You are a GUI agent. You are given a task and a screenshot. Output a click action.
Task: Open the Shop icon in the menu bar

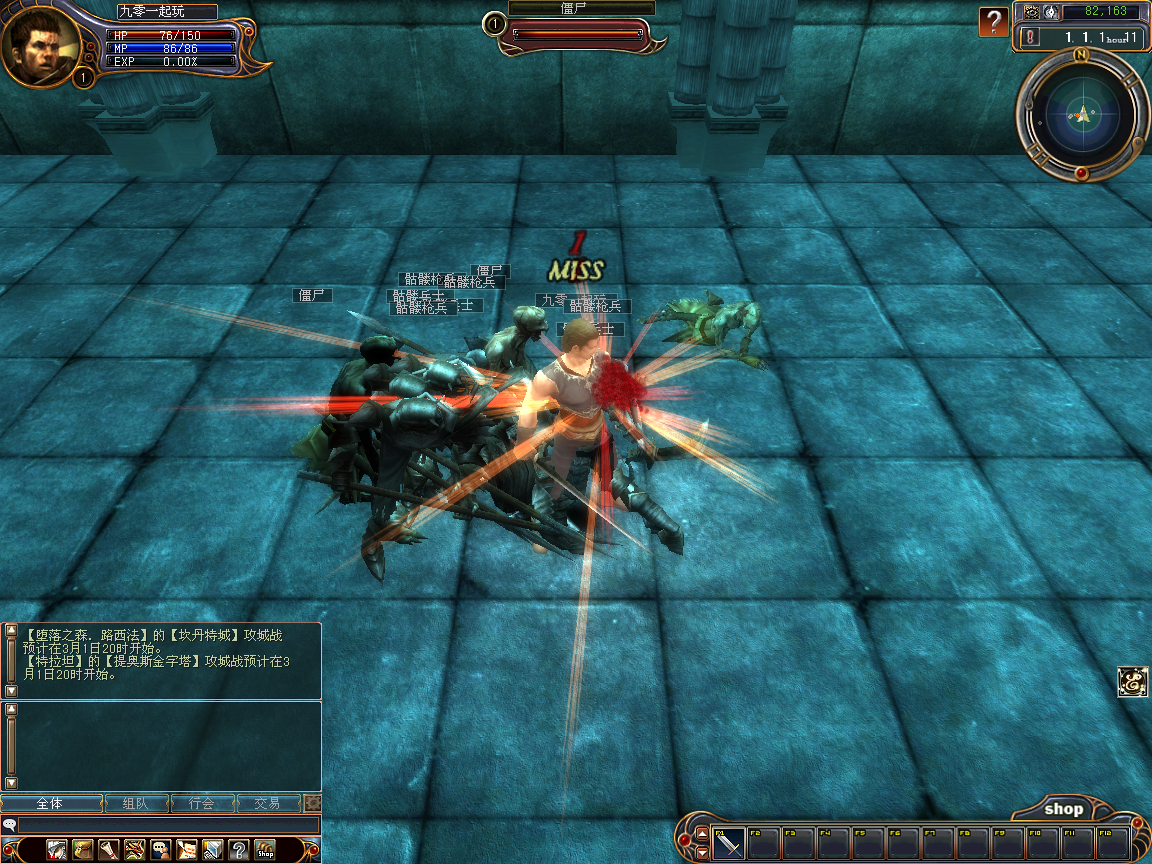click(265, 850)
